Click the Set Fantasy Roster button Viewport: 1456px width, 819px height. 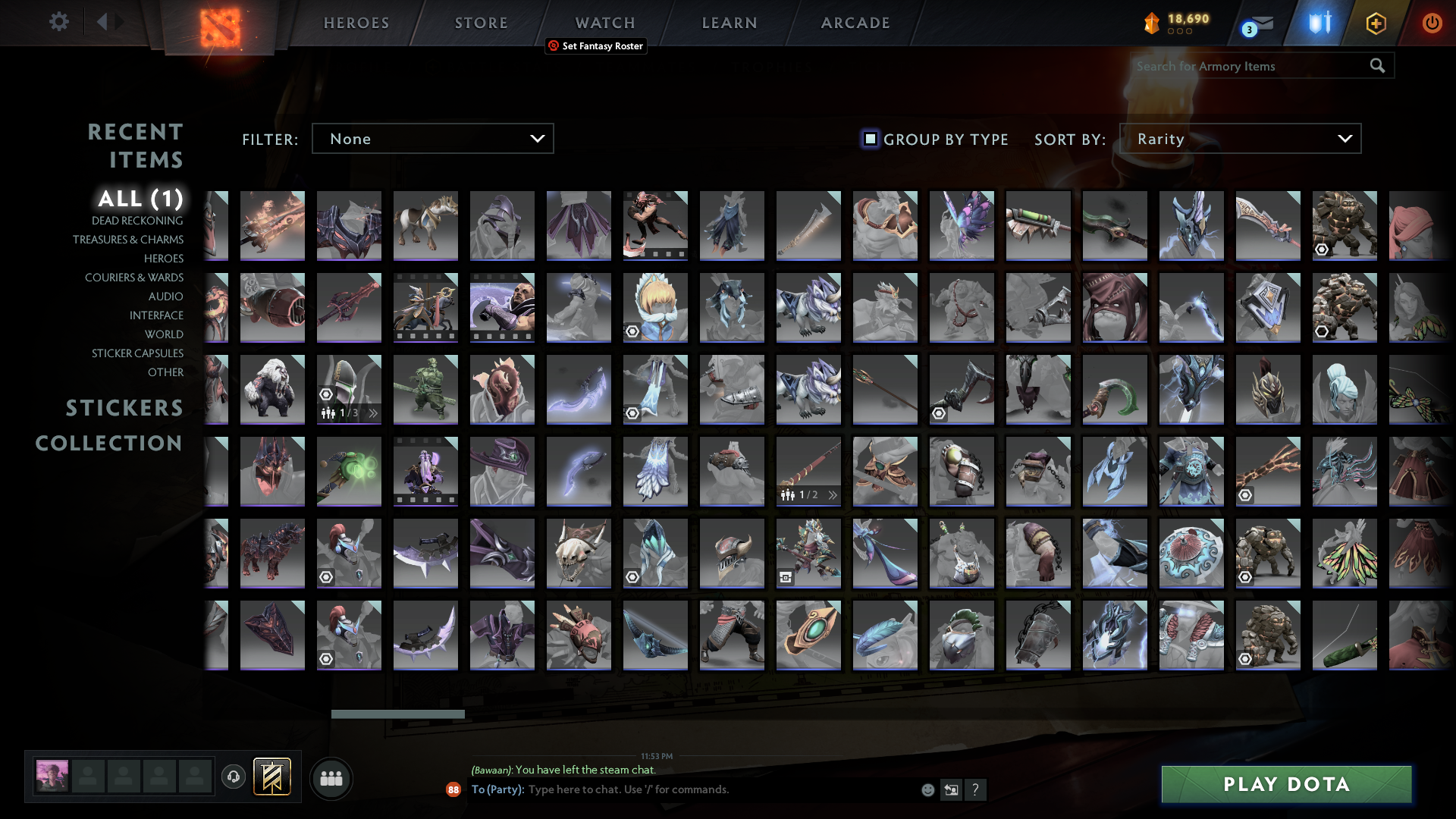[x=596, y=46]
